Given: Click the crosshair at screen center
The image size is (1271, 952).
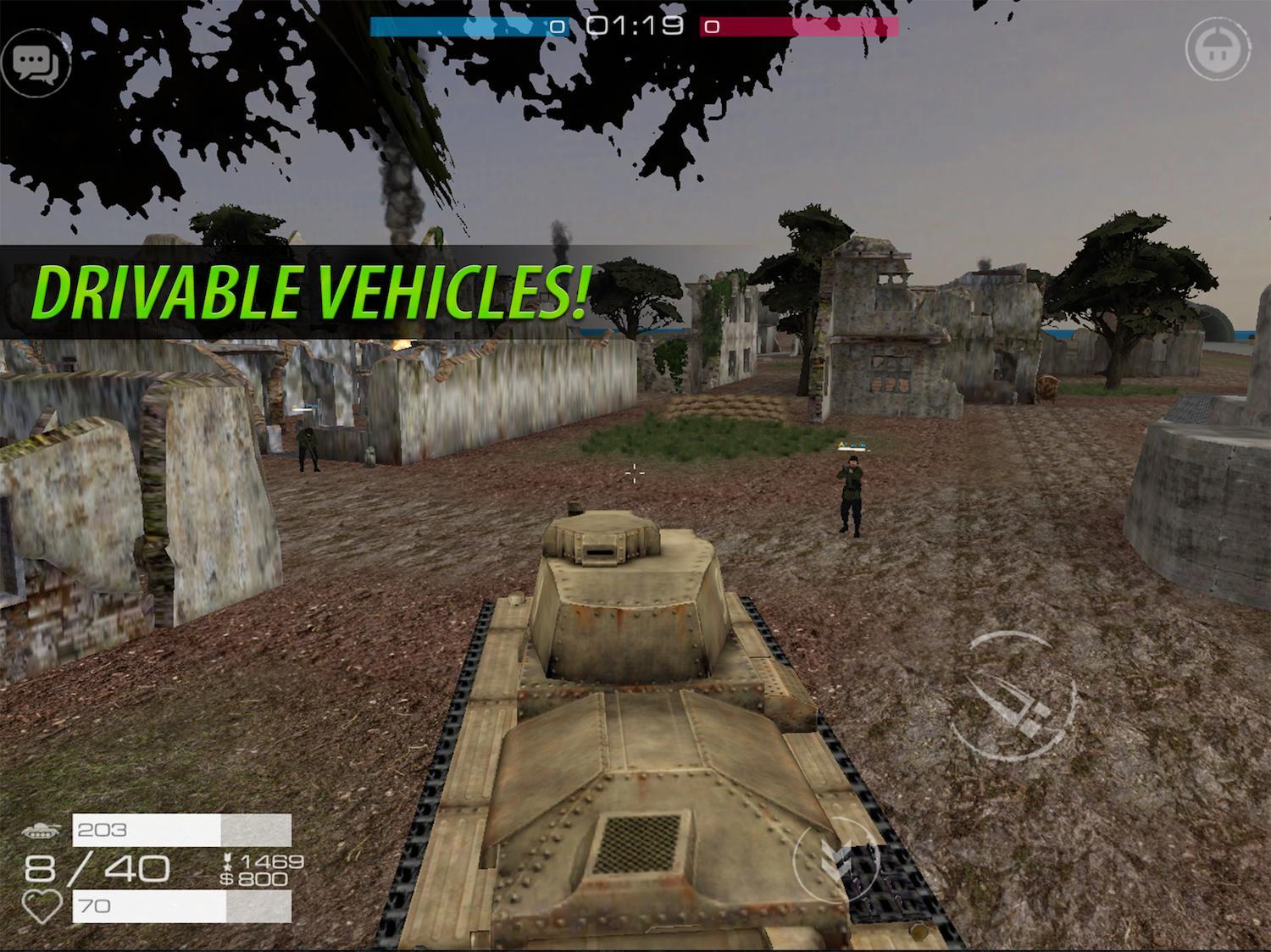Looking at the screenshot, I should click(634, 474).
